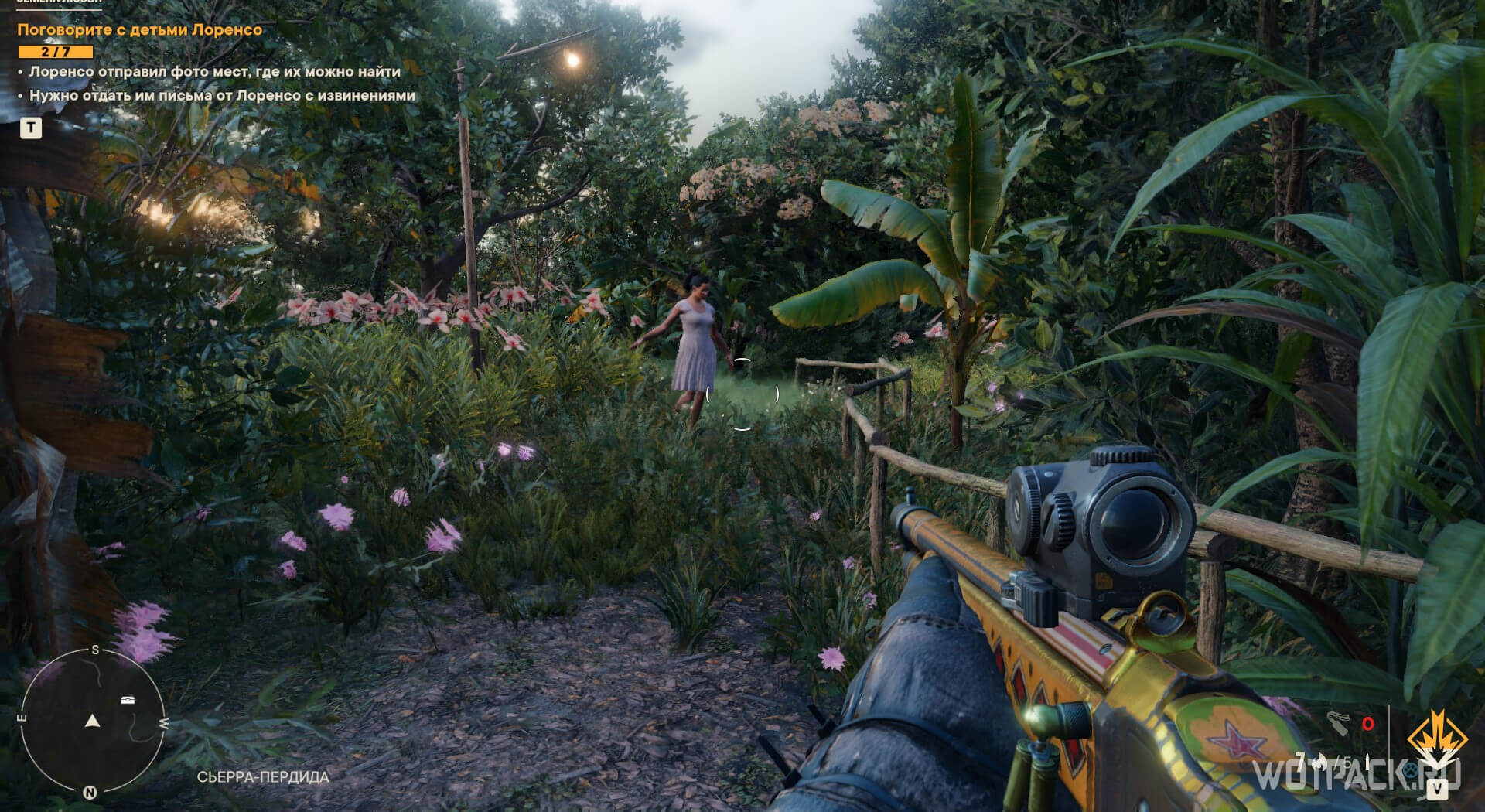Open the circular minimap
The width and height of the screenshot is (1485, 812).
pyautogui.click(x=93, y=719)
